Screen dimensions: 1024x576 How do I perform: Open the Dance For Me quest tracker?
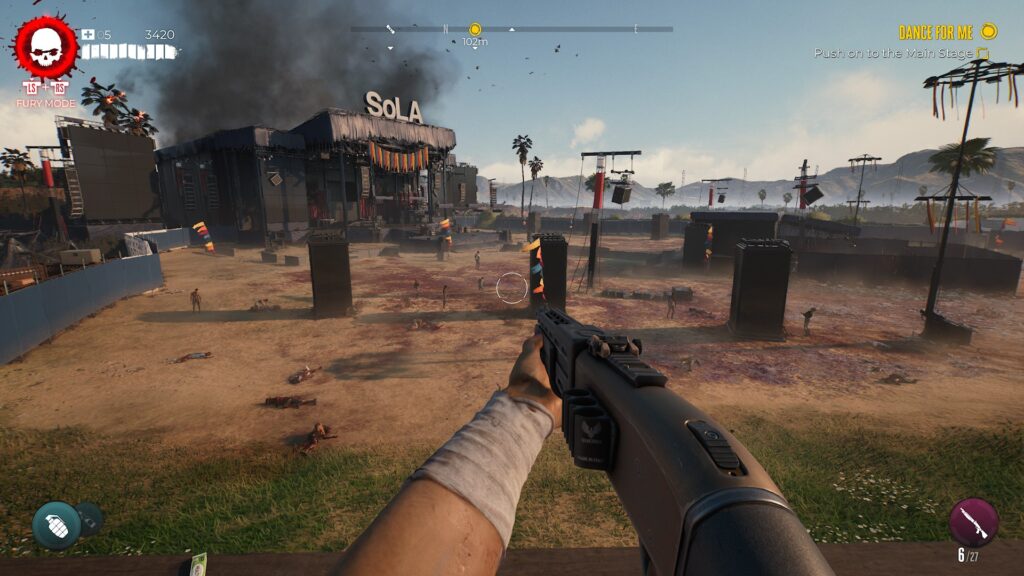pos(936,33)
